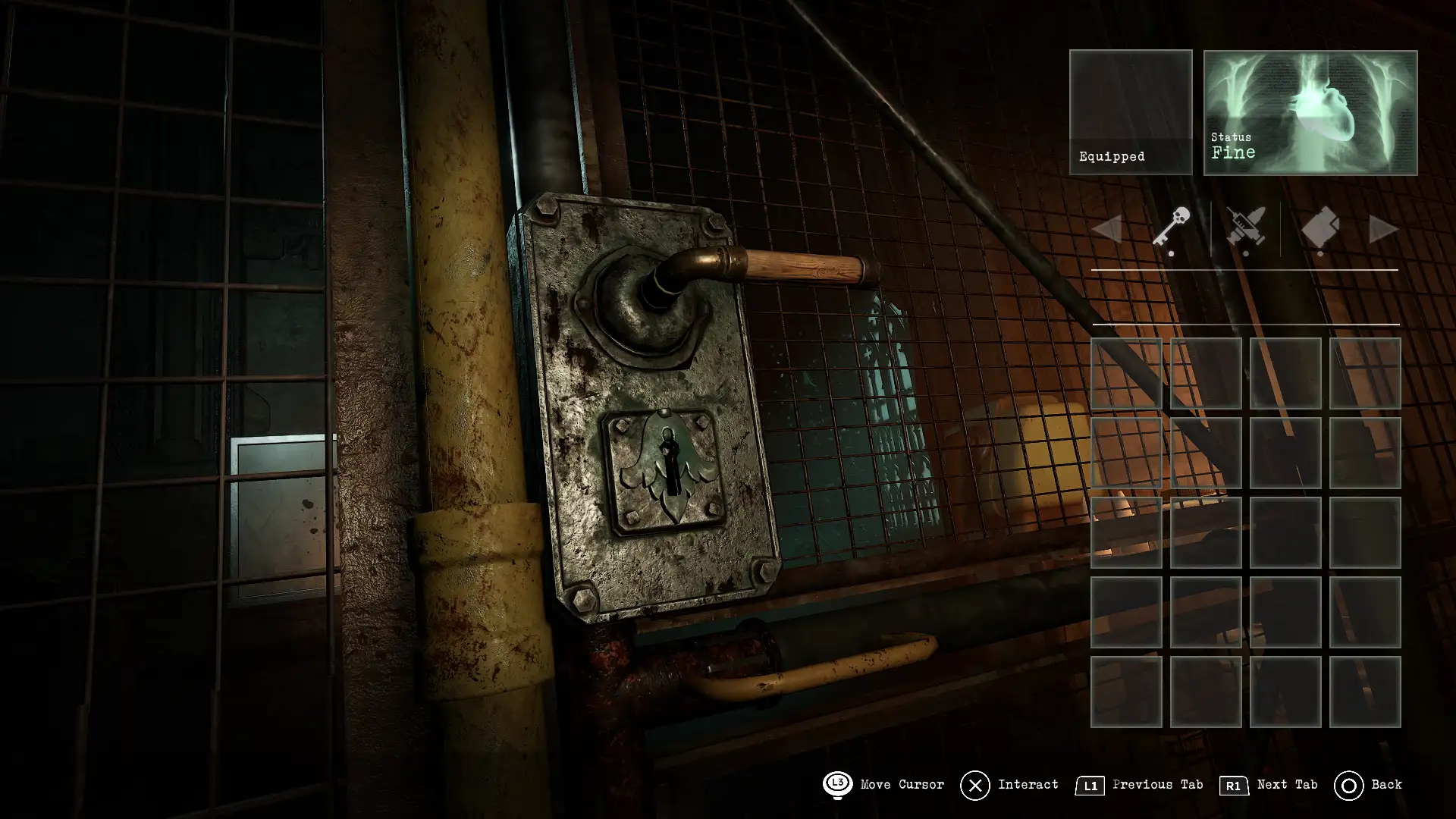Click the Back text label
Viewport: 1456px width, 819px height.
coord(1387,784)
